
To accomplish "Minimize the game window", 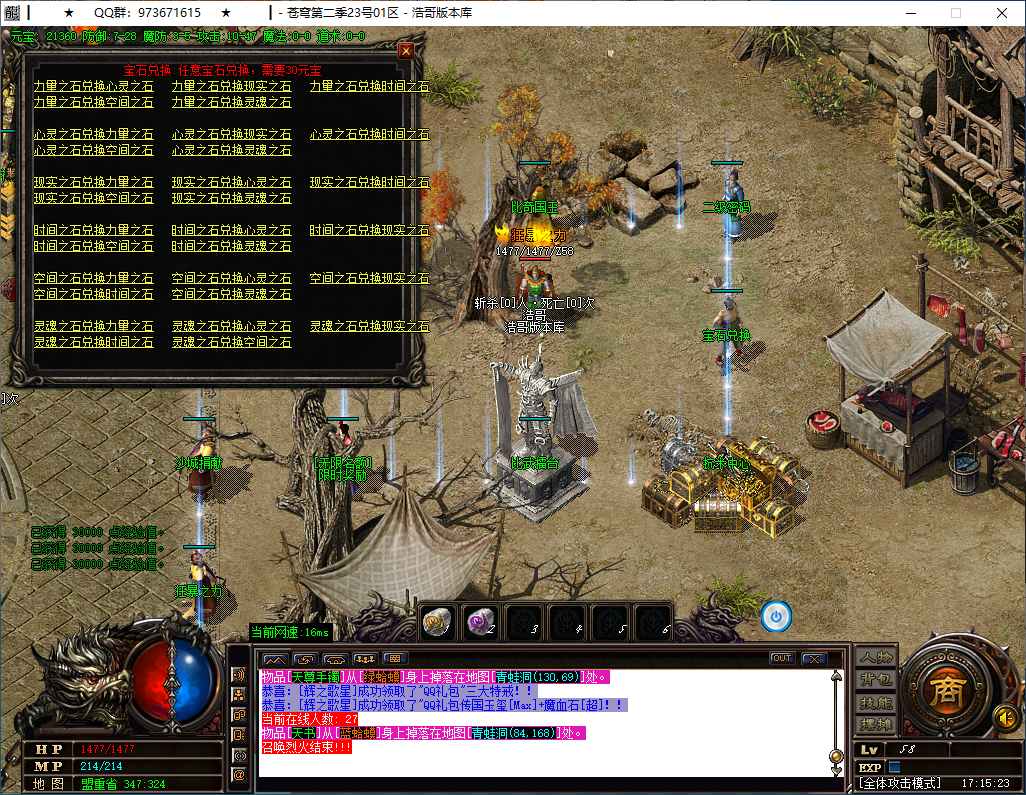I will pyautogui.click(x=910, y=13).
